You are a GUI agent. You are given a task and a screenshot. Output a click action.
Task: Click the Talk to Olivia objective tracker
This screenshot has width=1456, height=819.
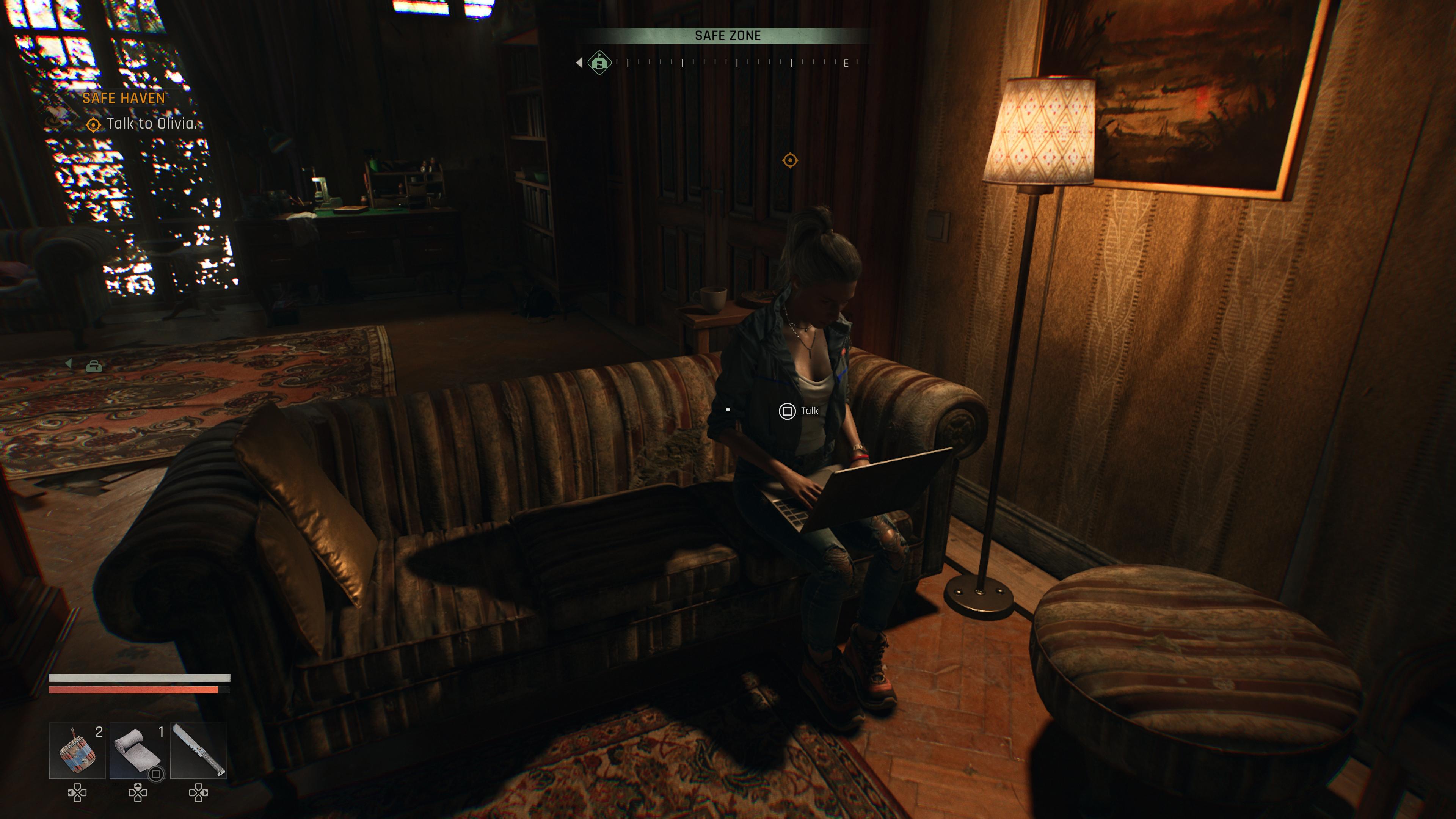(151, 124)
